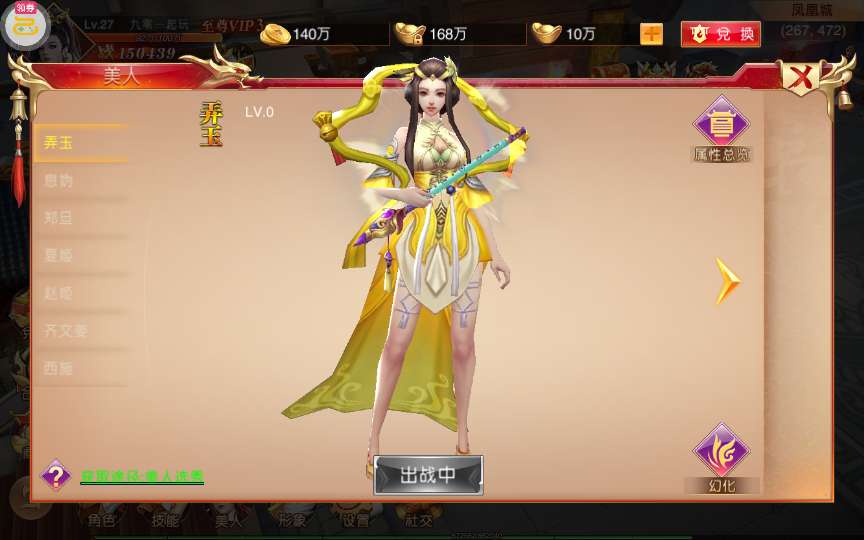Click the orange plus to add currency
The image size is (864, 540).
651,34
